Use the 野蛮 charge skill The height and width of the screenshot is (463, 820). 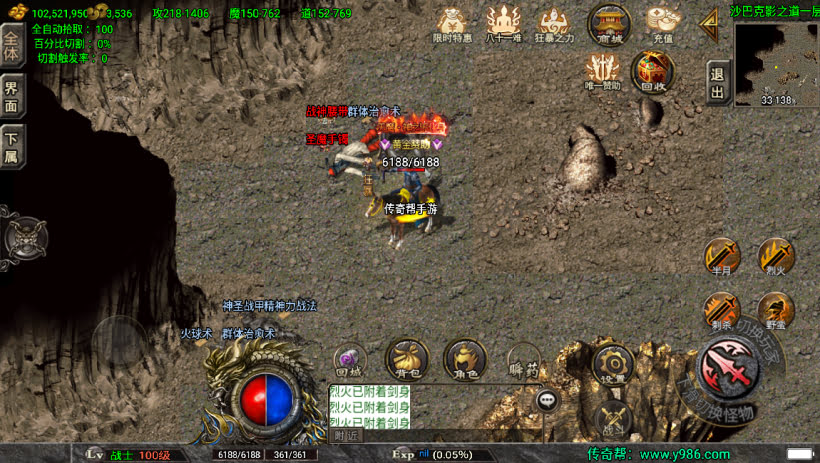(776, 311)
